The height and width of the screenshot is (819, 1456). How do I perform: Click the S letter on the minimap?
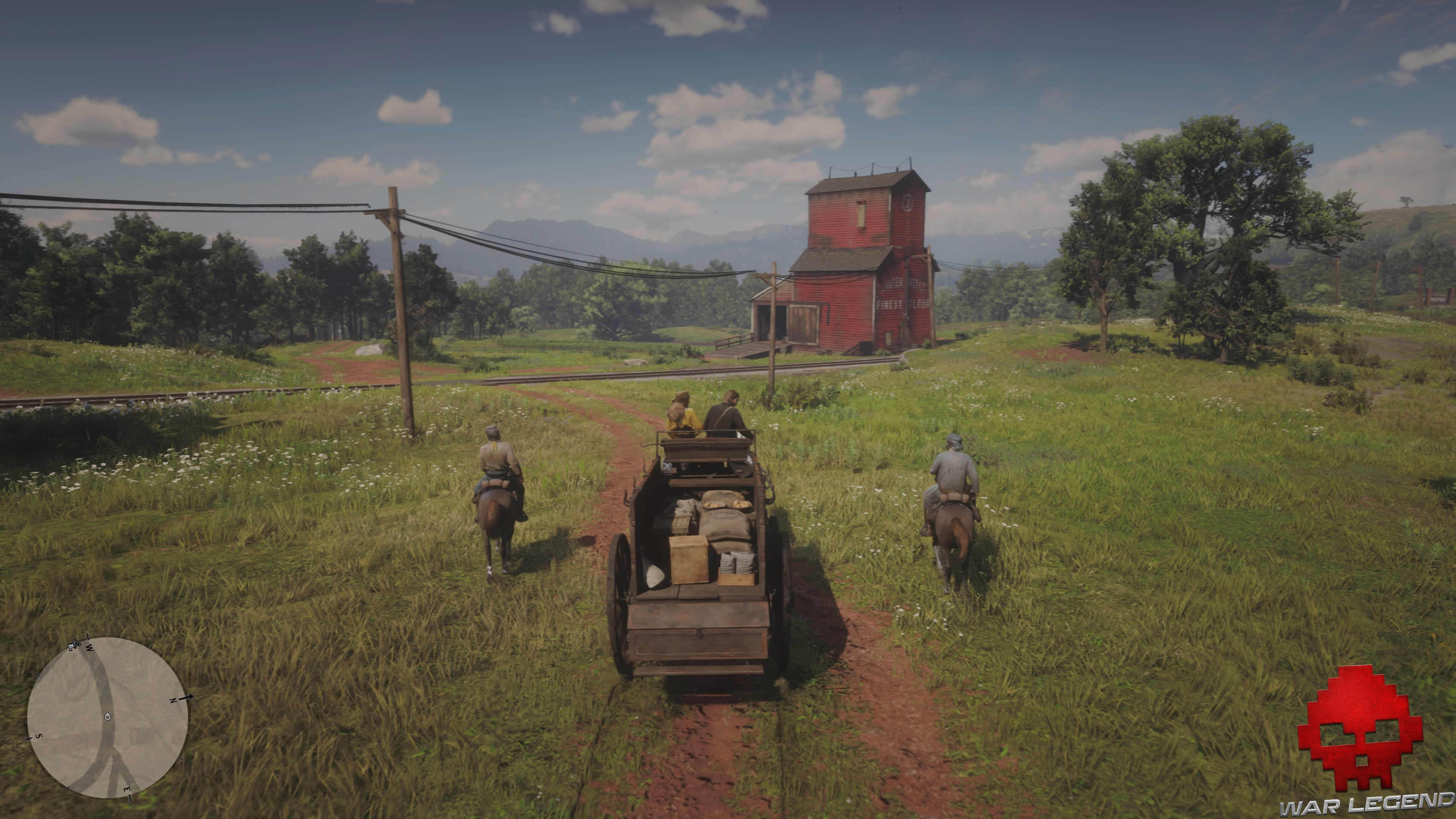(39, 736)
